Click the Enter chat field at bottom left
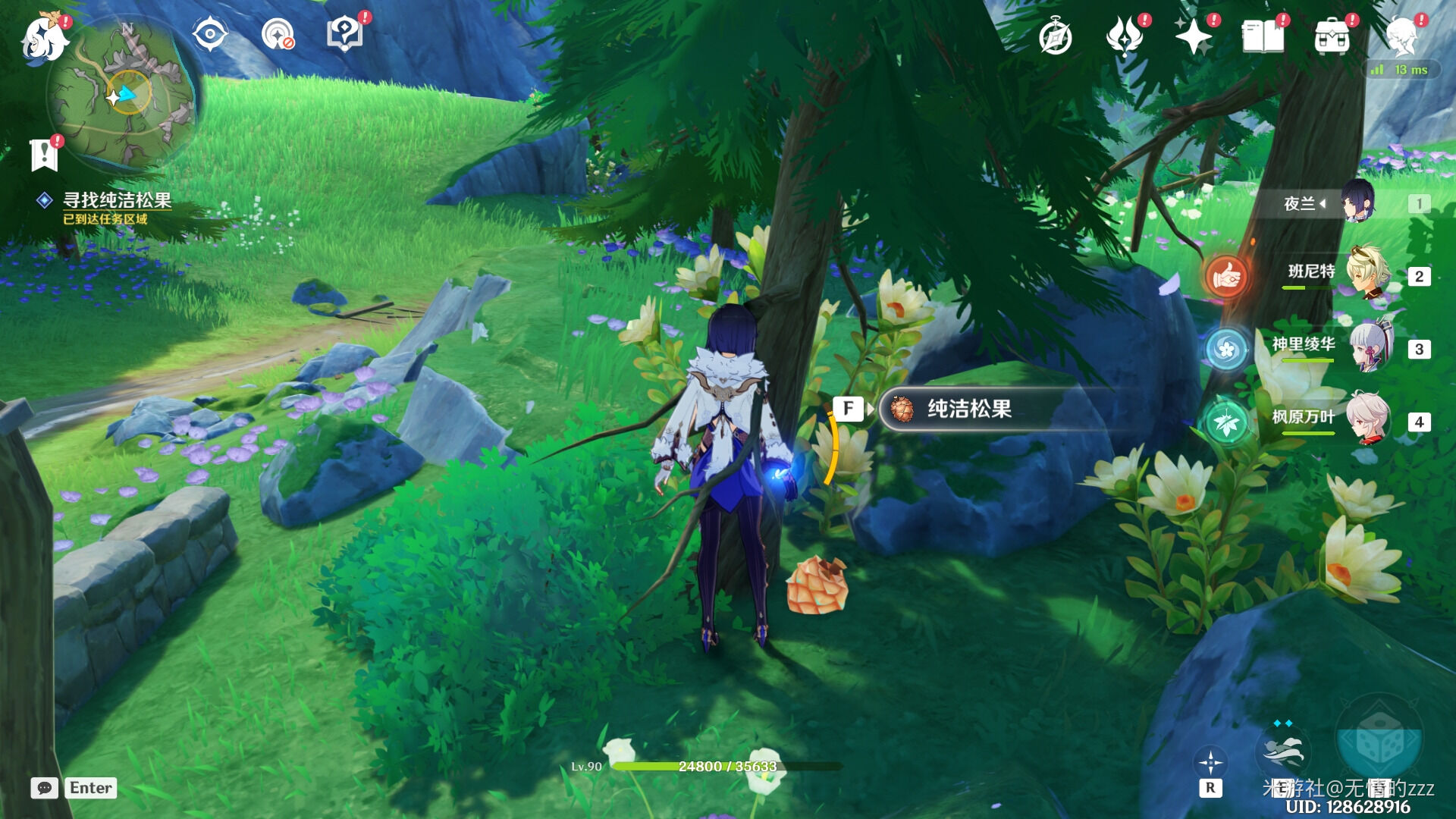This screenshot has height=819, width=1456. (x=90, y=788)
